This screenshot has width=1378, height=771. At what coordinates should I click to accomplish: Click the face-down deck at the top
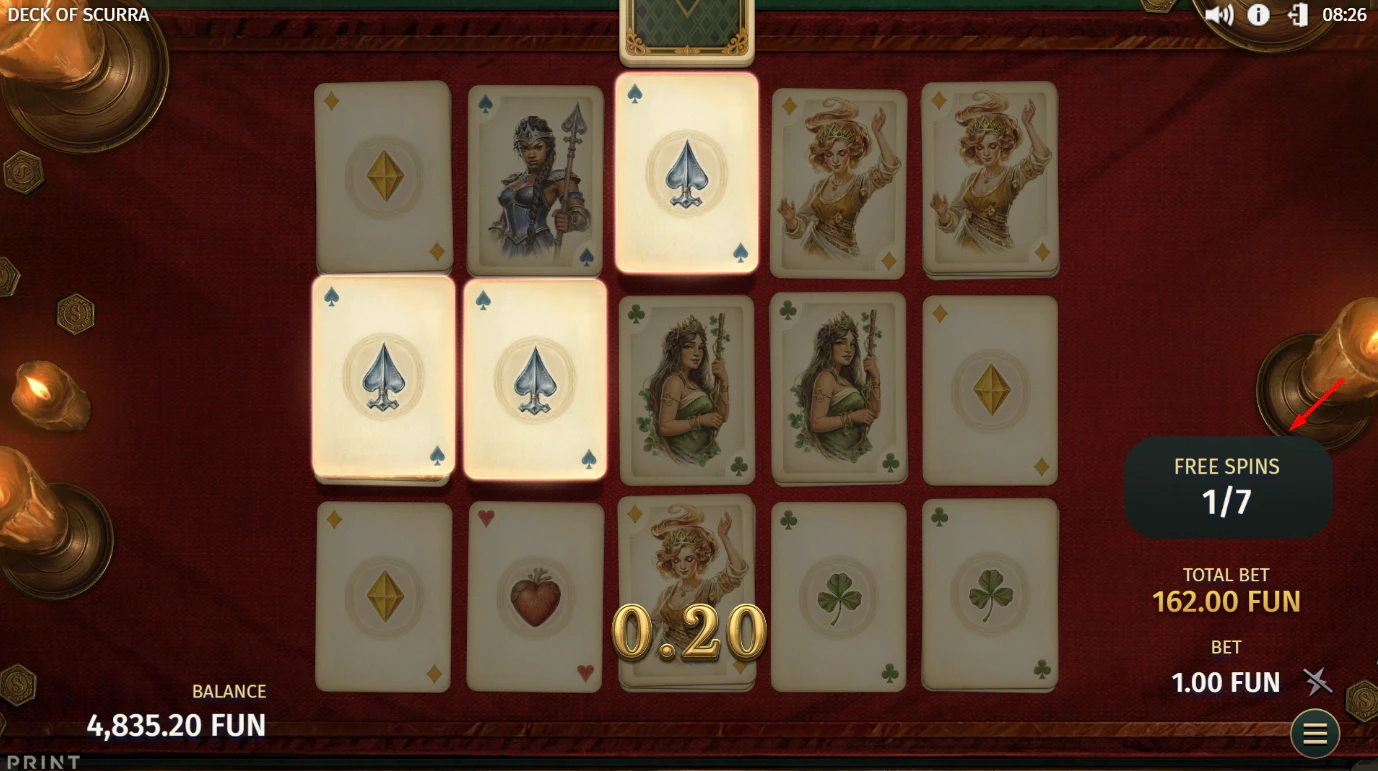[x=686, y=25]
